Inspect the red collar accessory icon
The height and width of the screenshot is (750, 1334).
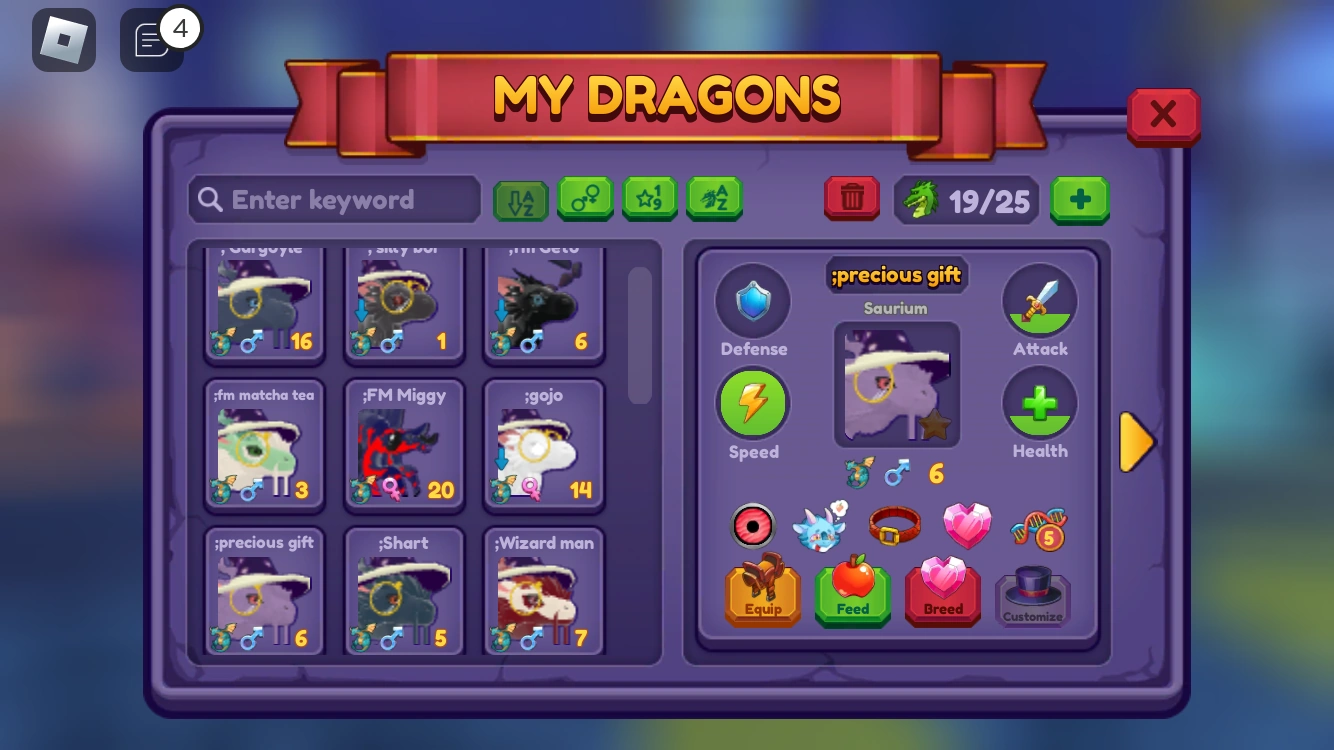click(896, 525)
